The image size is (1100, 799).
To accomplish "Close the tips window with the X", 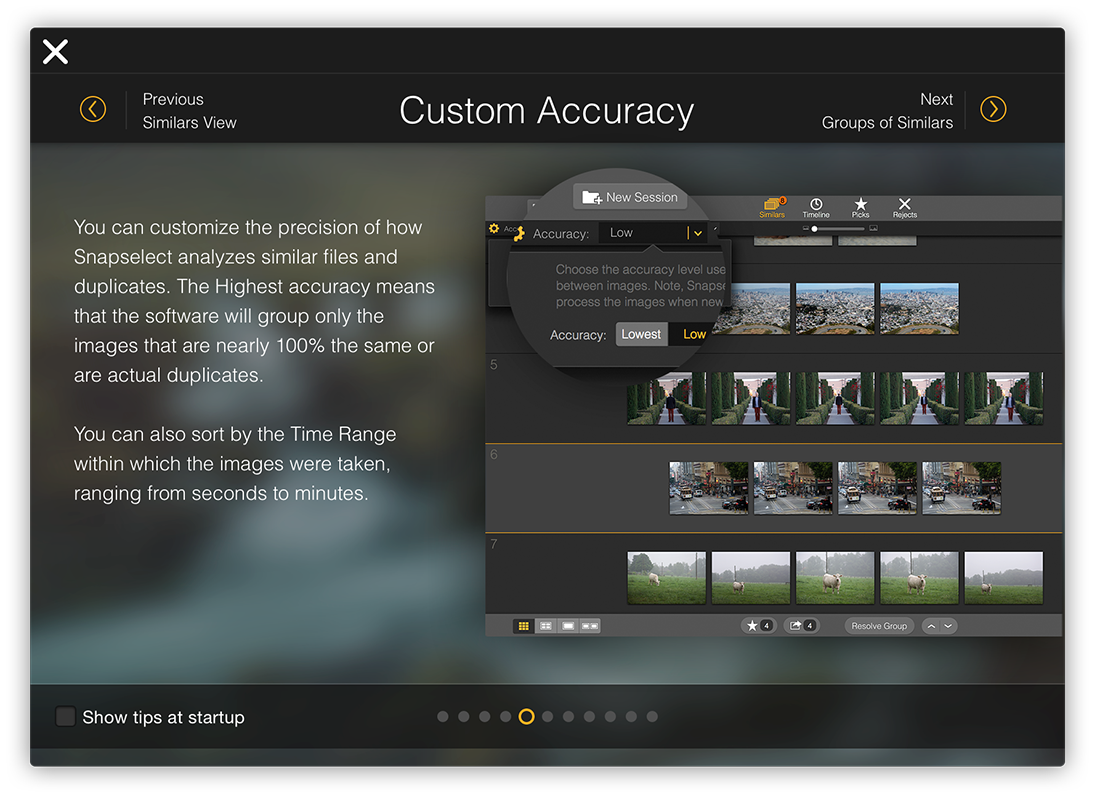I will point(55,52).
